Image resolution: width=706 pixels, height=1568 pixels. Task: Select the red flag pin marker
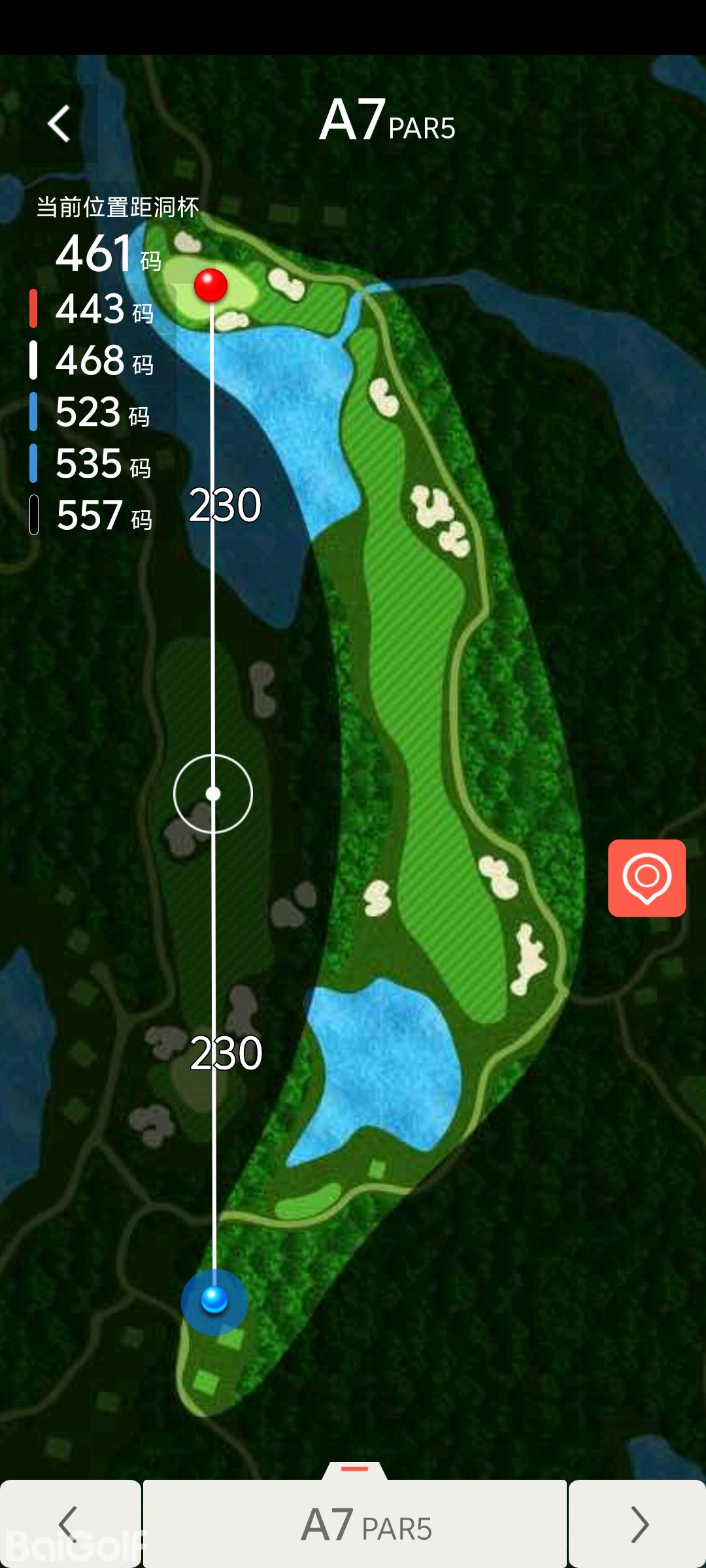210,286
